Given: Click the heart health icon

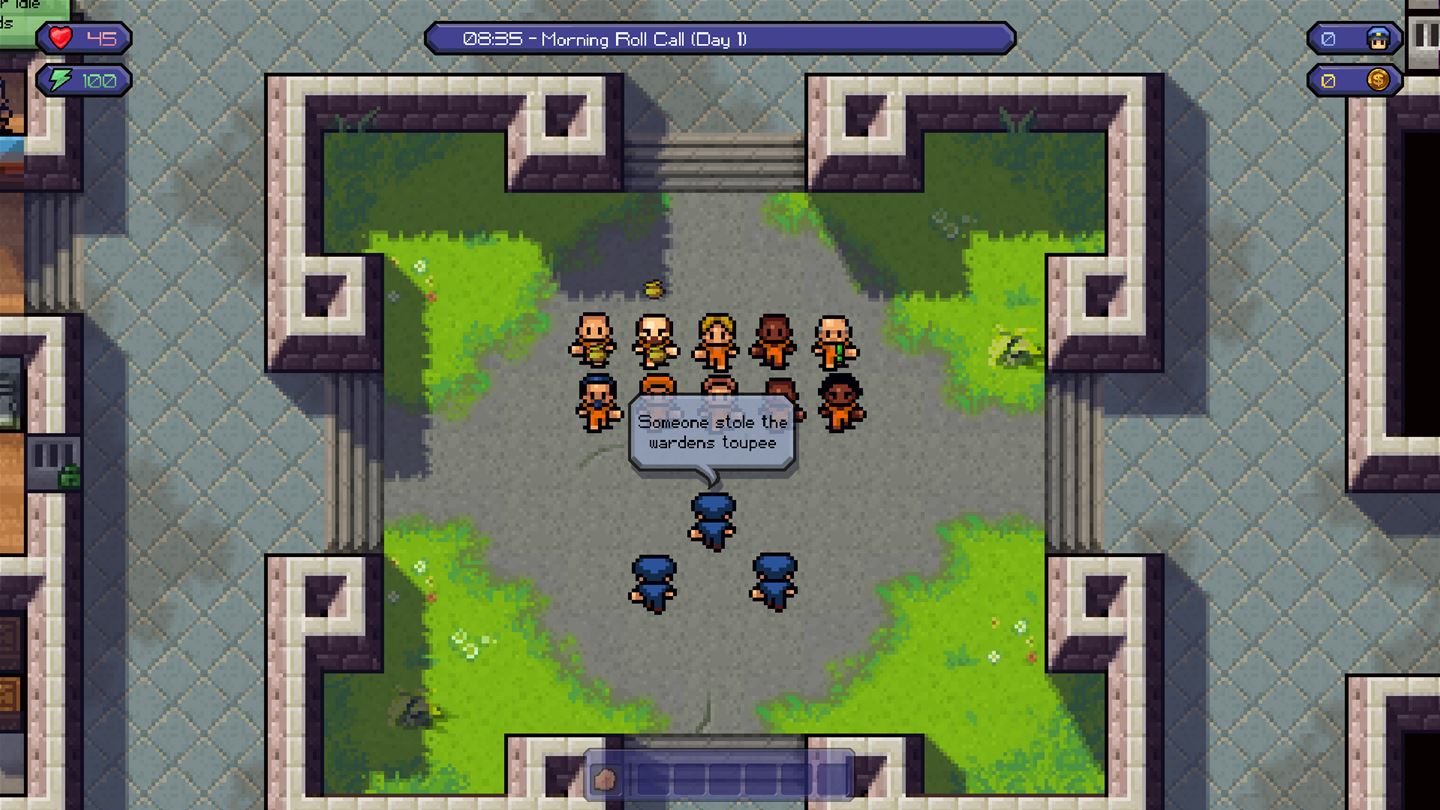Looking at the screenshot, I should (x=59, y=37).
